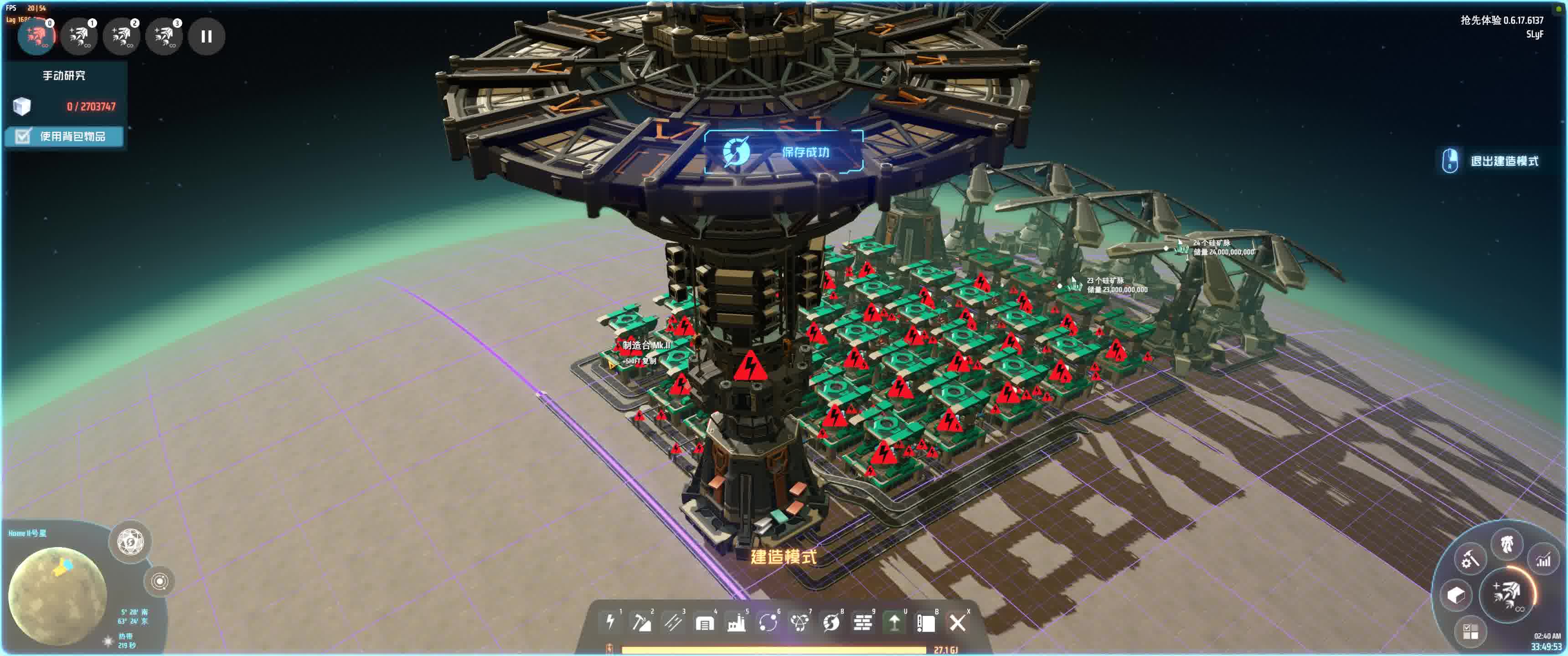Open the pickaxe mining build category
The image size is (1568, 656).
pyautogui.click(x=642, y=622)
